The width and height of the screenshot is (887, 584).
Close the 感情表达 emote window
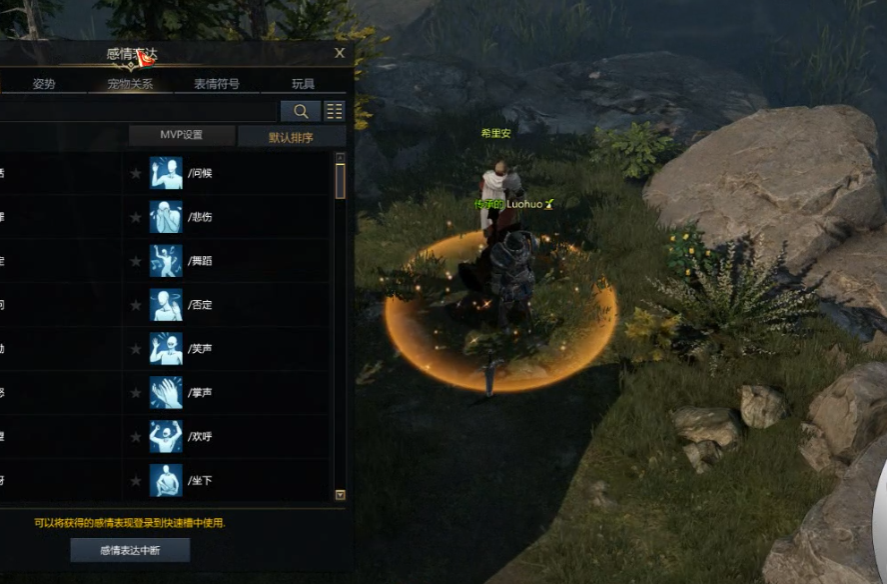pyautogui.click(x=340, y=53)
